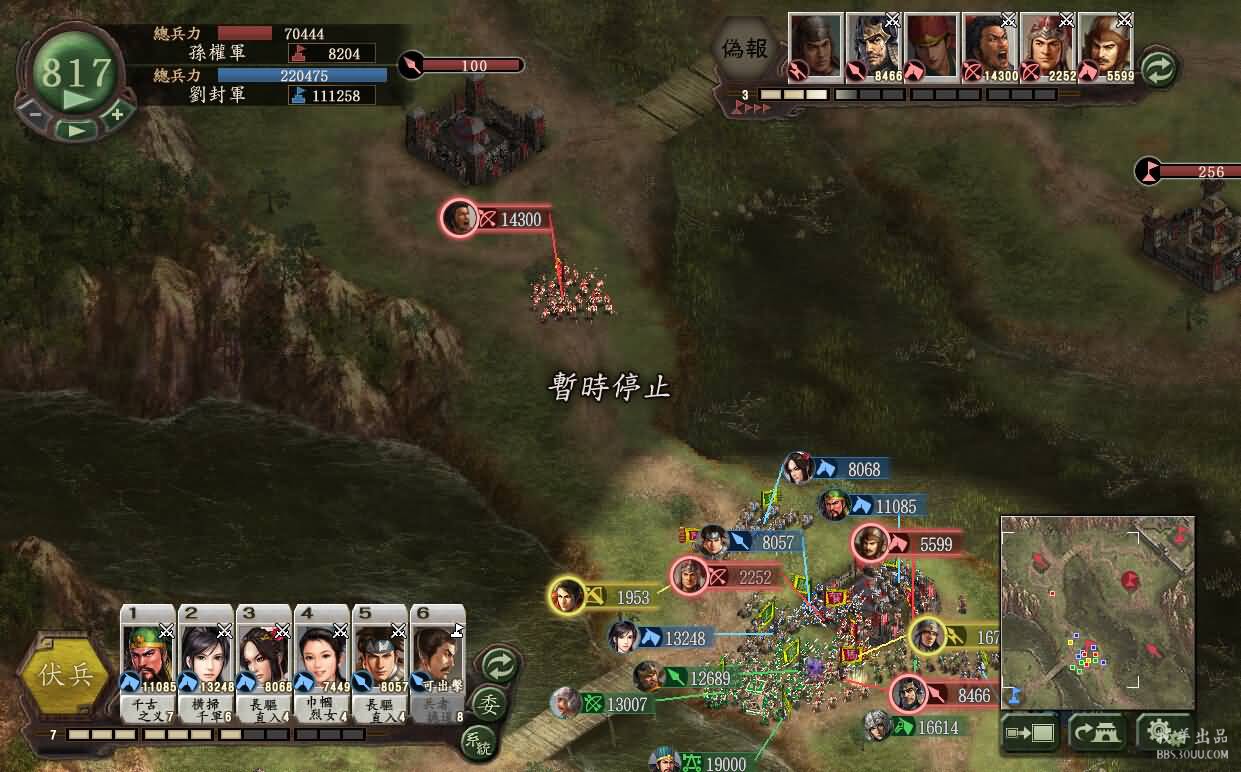Open the 系統 system menu
Image resolution: width=1241 pixels, height=772 pixels.
[x=476, y=741]
